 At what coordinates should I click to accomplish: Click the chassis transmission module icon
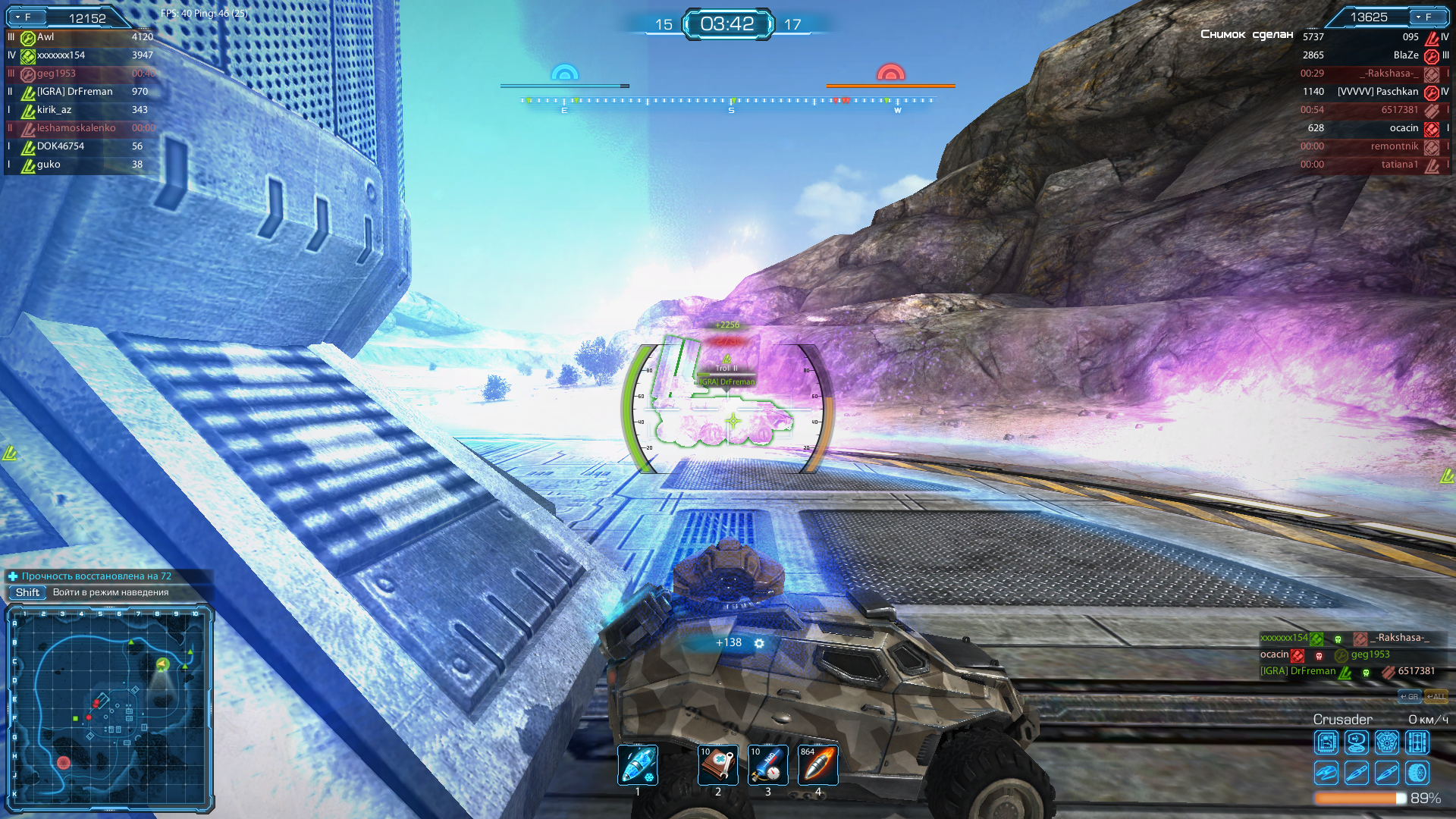point(1417,742)
